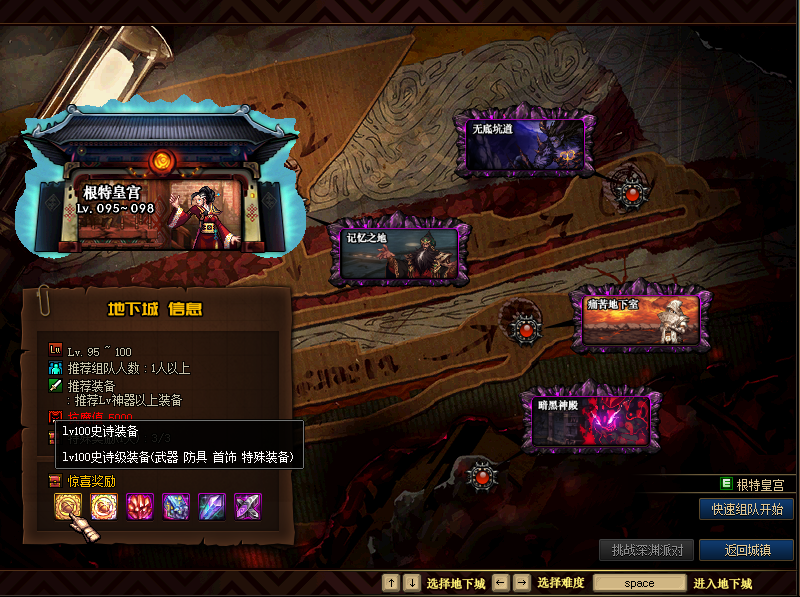800x597 pixels.
Task: Choose the 暗黑神殿 dungeon
Action: (x=587, y=418)
